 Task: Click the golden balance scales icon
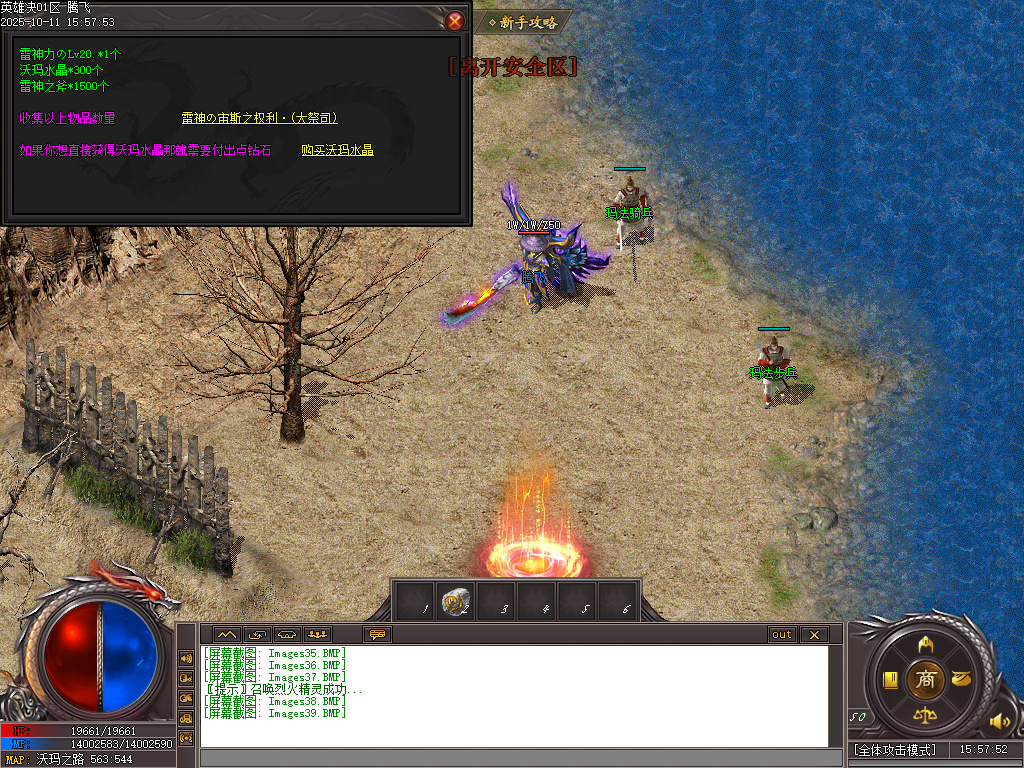[926, 715]
